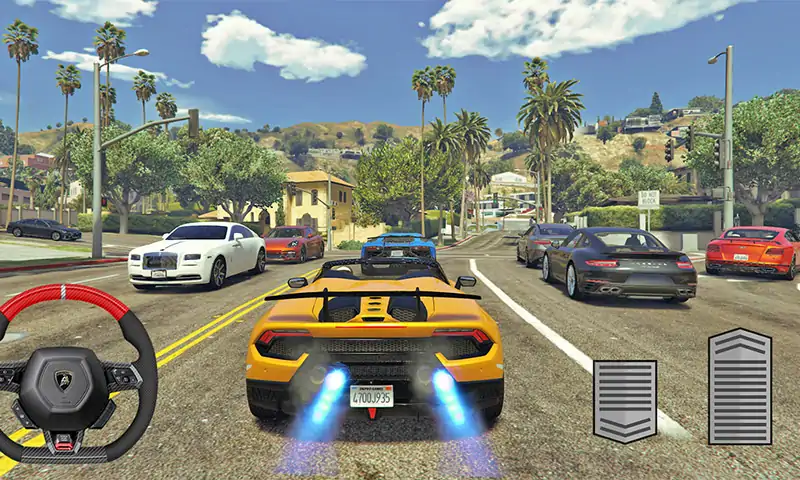800x480 pixels.
Task: Hit the brake pedal
Action: pos(625,400)
